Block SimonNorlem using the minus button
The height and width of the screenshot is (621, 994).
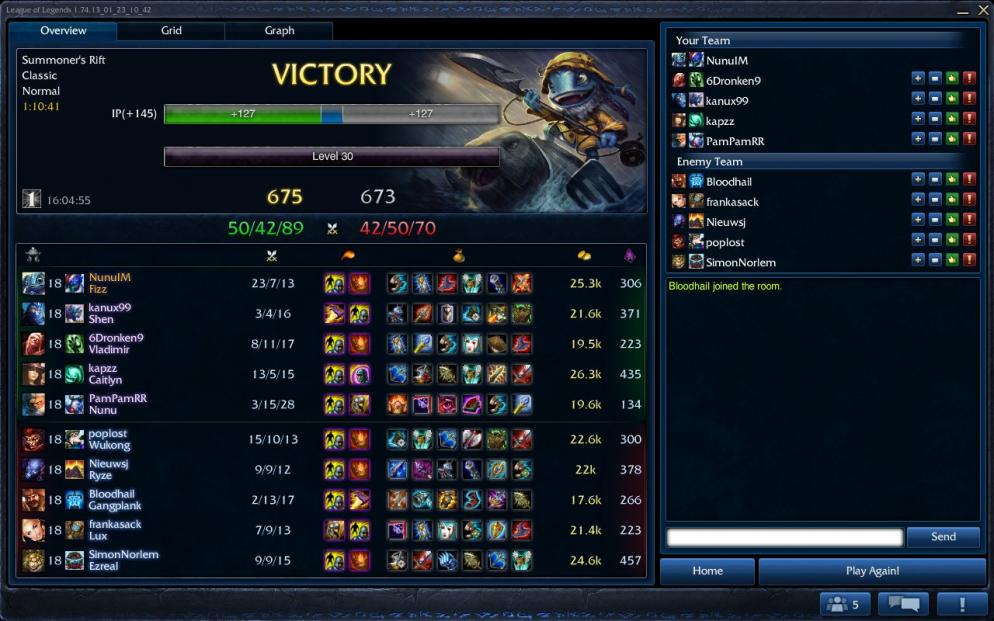tap(935, 261)
